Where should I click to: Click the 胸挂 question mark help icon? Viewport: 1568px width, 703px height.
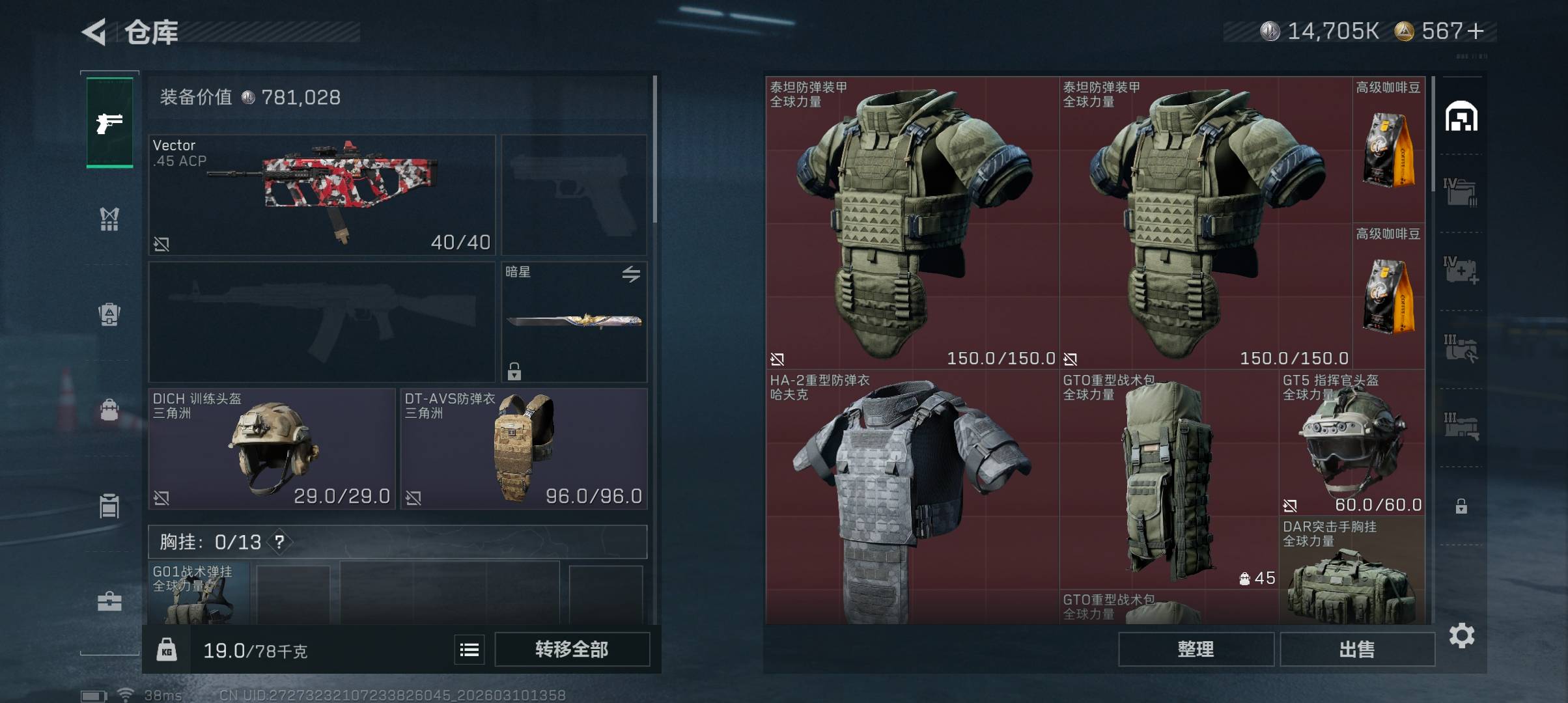[x=279, y=542]
